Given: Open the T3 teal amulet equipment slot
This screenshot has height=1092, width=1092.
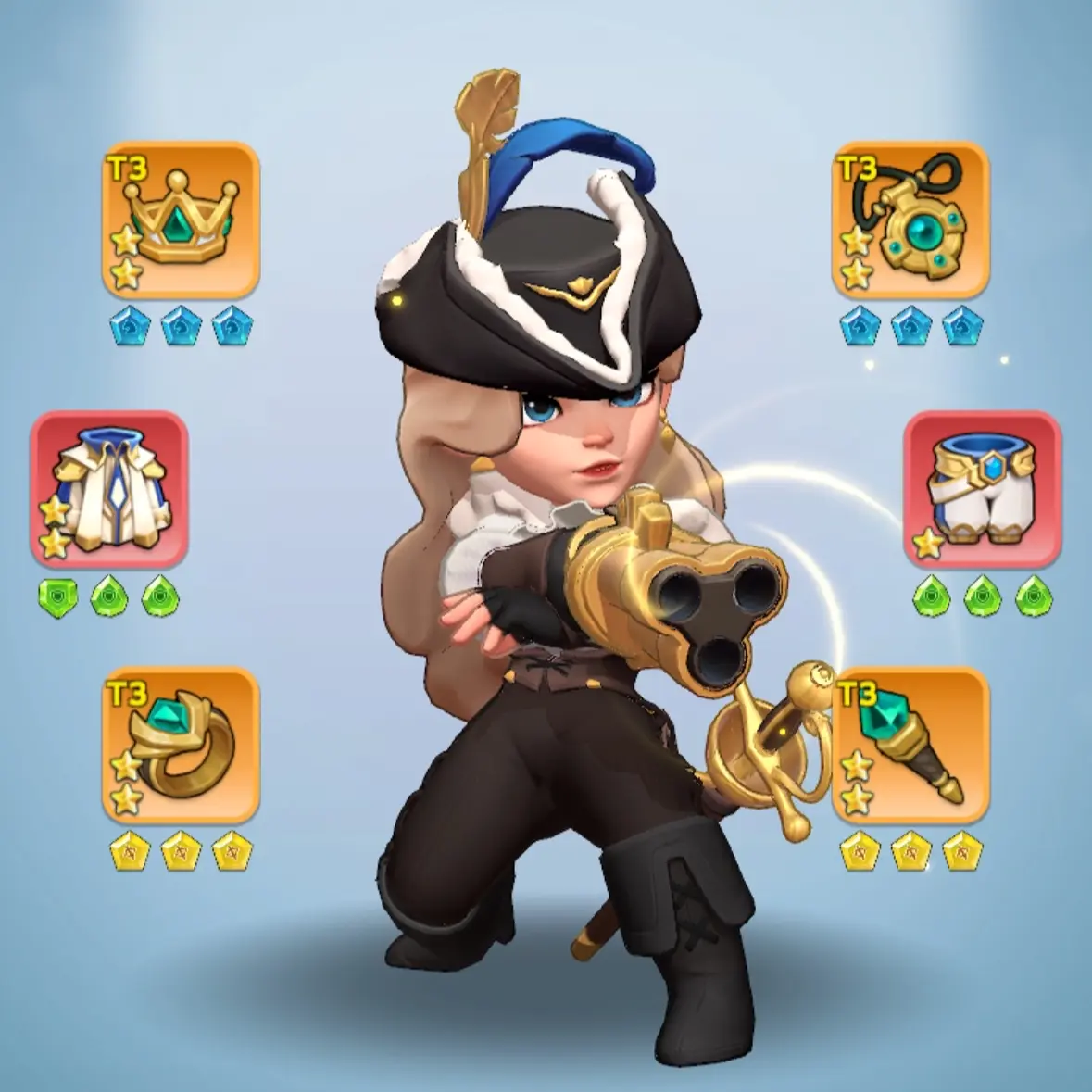Looking at the screenshot, I should [910, 220].
